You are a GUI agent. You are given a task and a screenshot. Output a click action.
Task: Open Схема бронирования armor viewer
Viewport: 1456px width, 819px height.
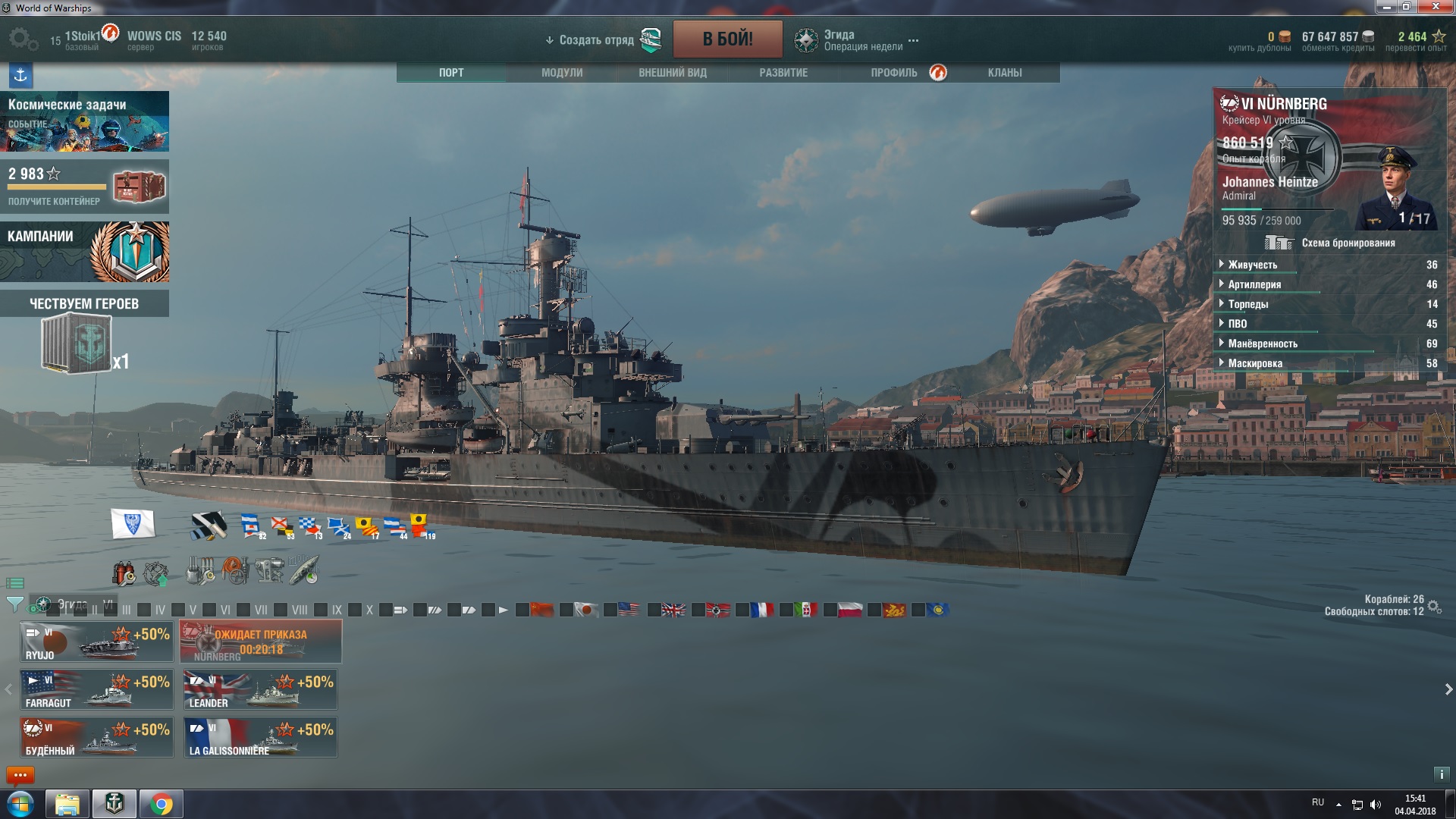(x=1329, y=243)
